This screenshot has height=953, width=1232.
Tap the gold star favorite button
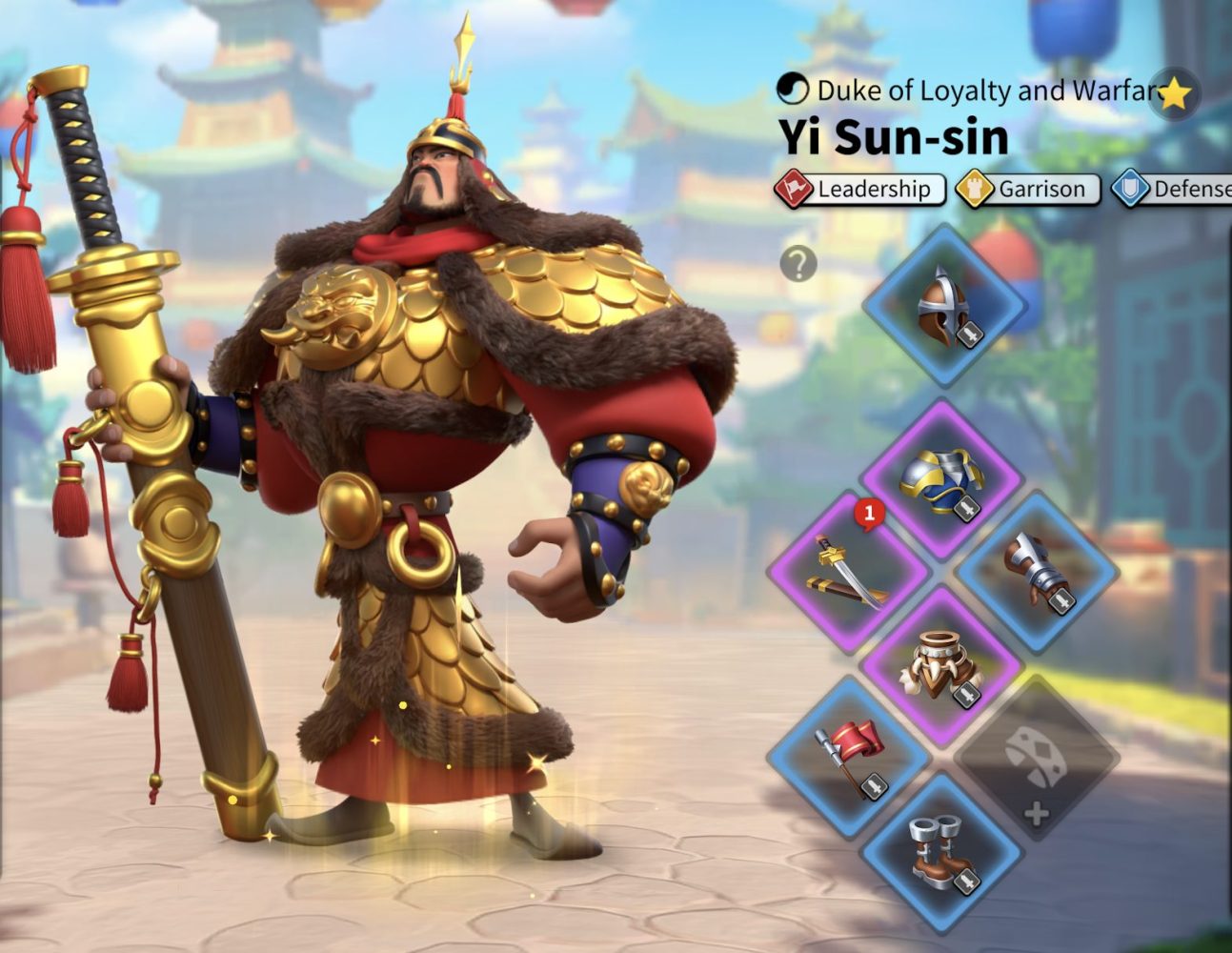[1175, 93]
